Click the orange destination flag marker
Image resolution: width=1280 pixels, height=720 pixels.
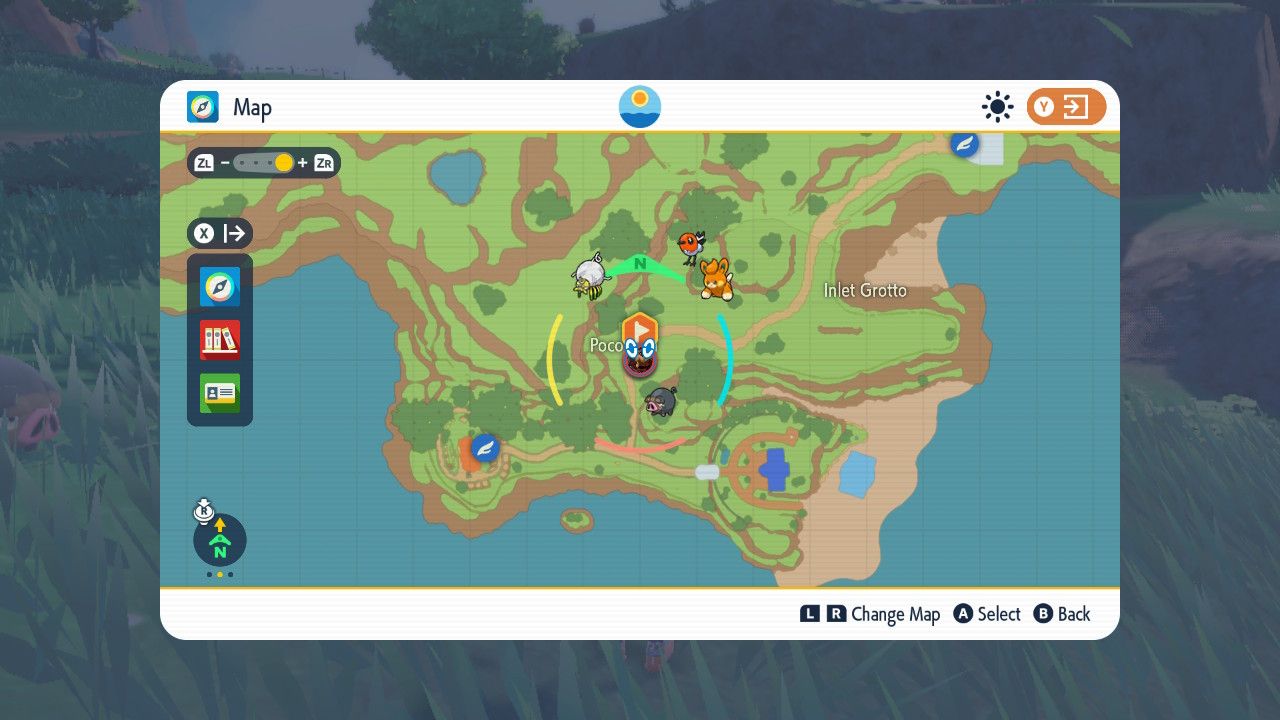640,327
